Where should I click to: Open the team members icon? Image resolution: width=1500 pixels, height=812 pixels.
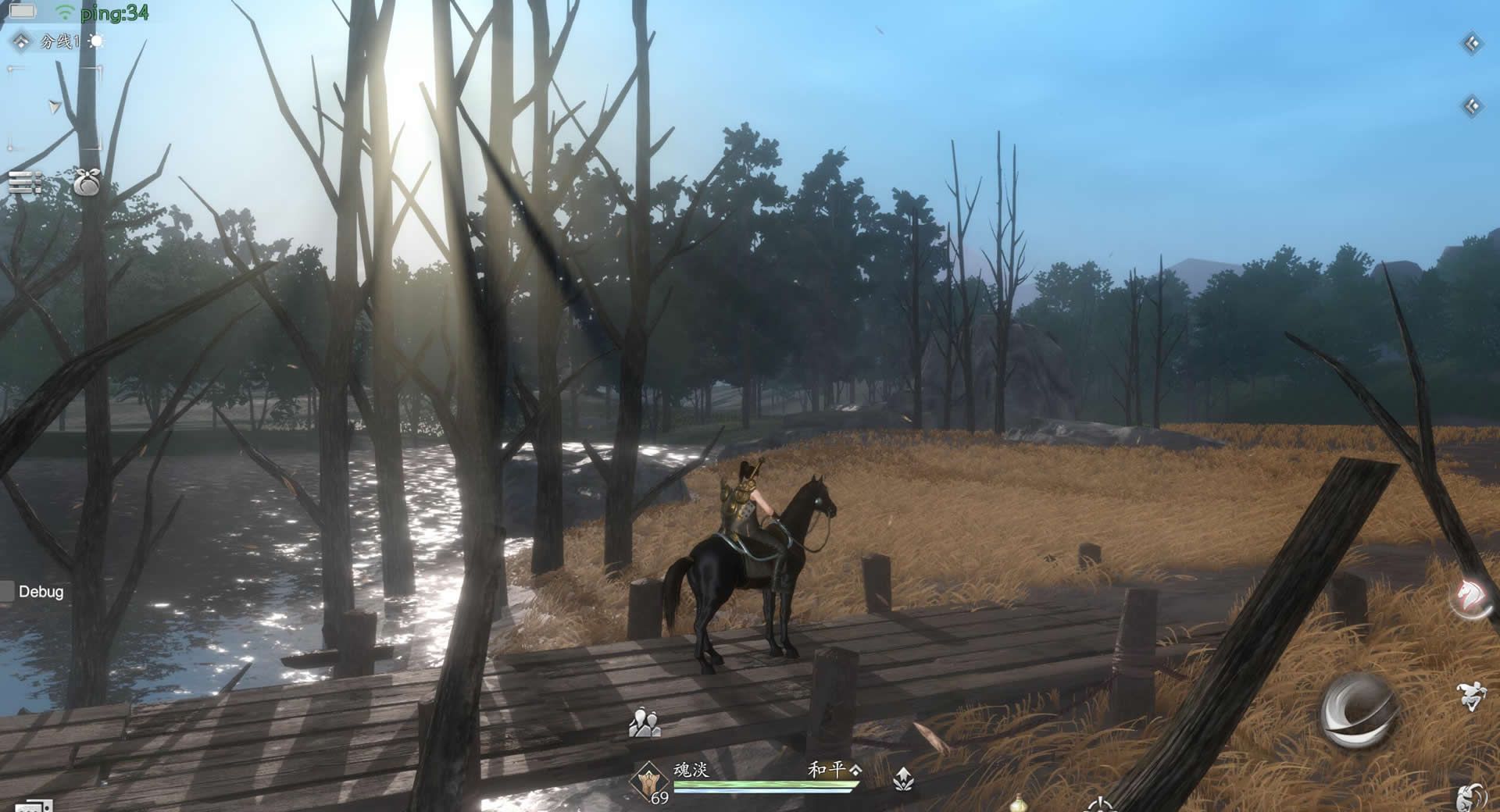click(645, 723)
